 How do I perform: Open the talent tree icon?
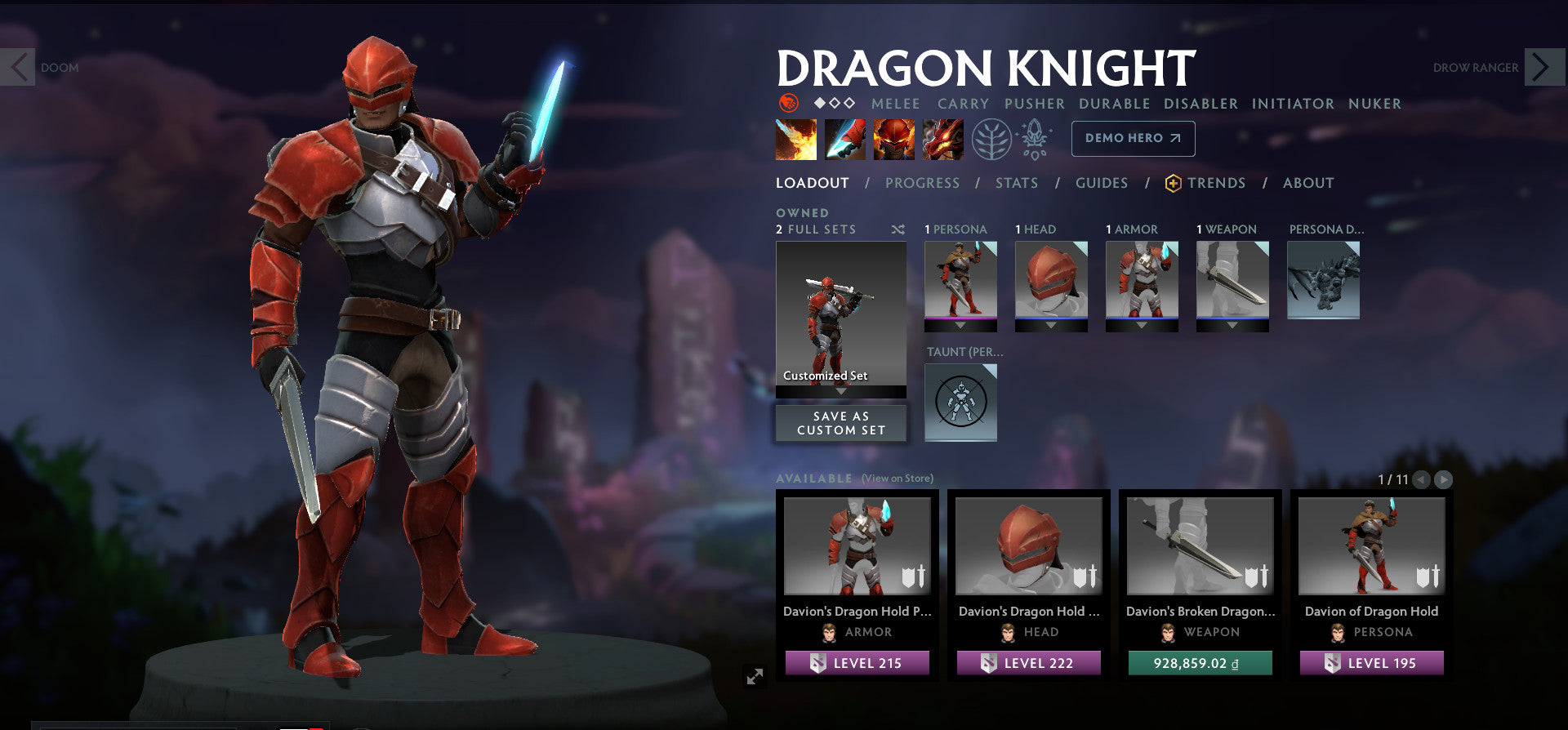tap(991, 139)
